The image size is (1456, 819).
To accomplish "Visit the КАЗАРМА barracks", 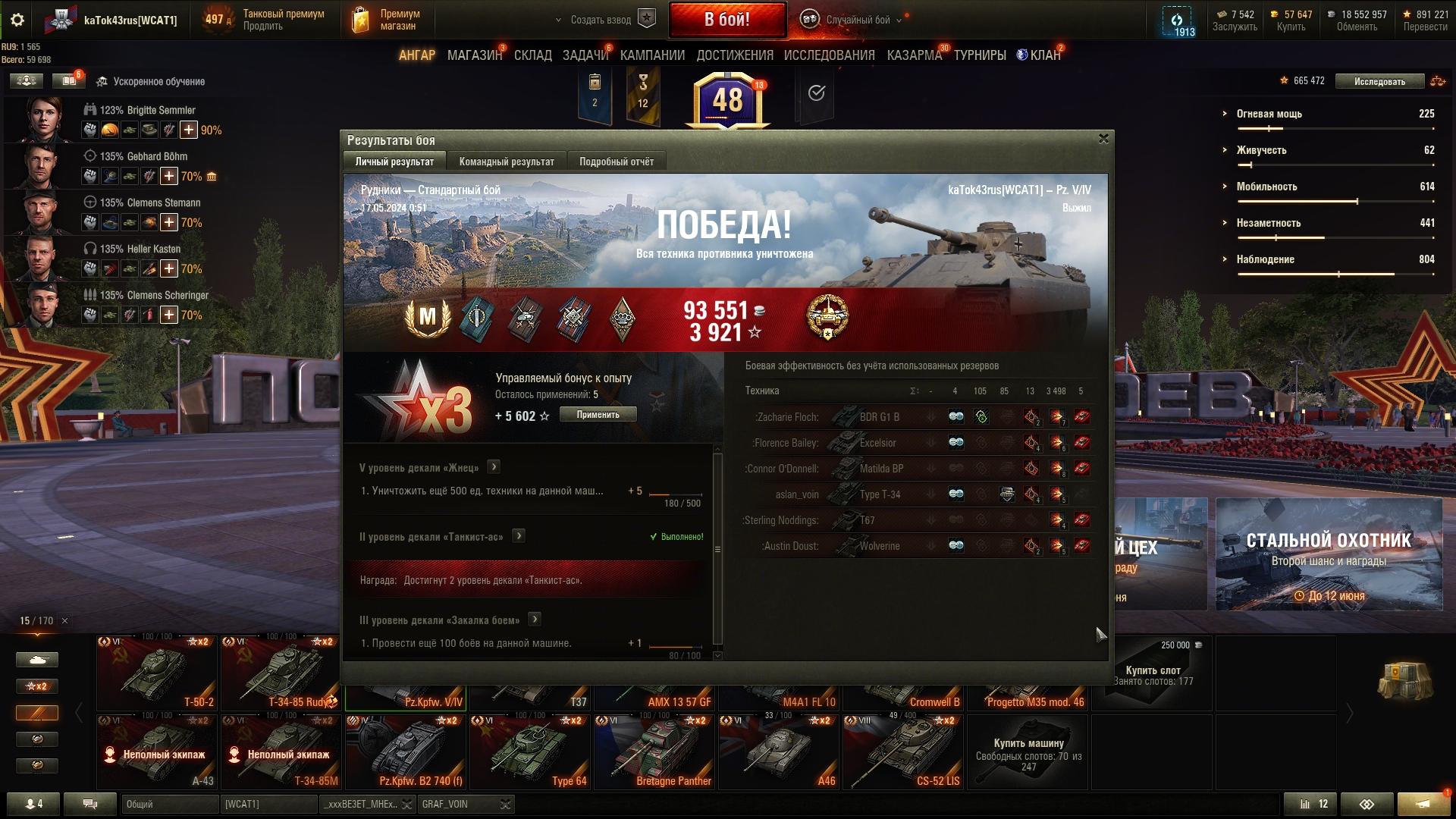I will [x=914, y=55].
